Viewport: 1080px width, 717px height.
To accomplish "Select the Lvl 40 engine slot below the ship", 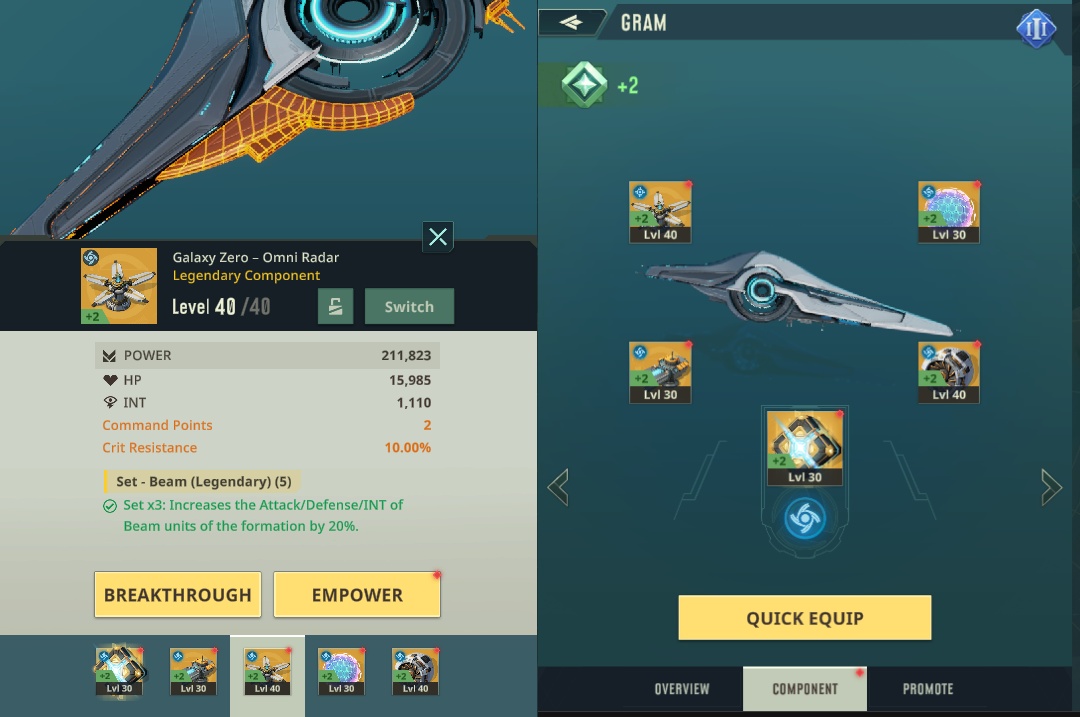I will click(949, 372).
